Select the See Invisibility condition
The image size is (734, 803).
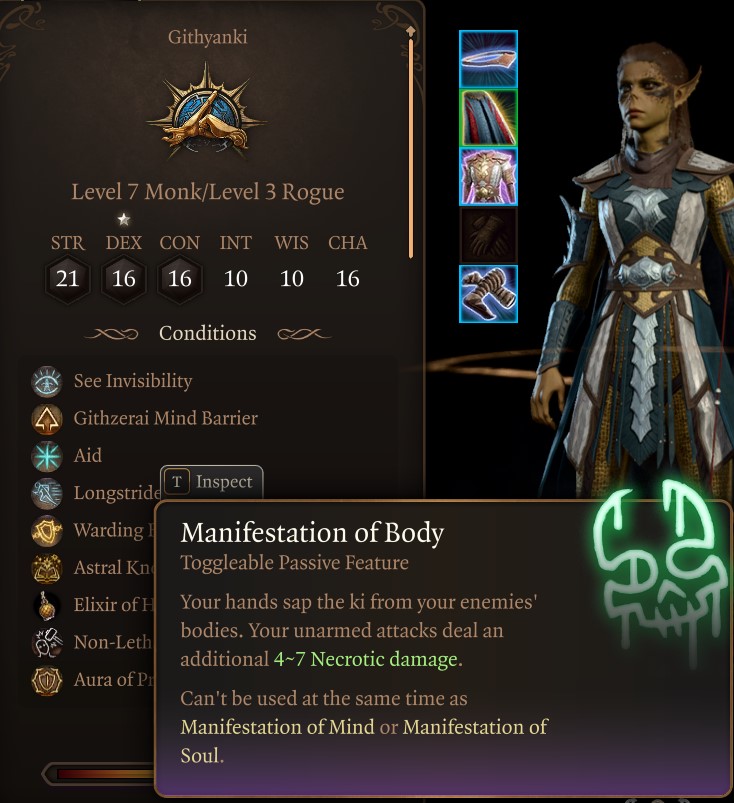(132, 381)
